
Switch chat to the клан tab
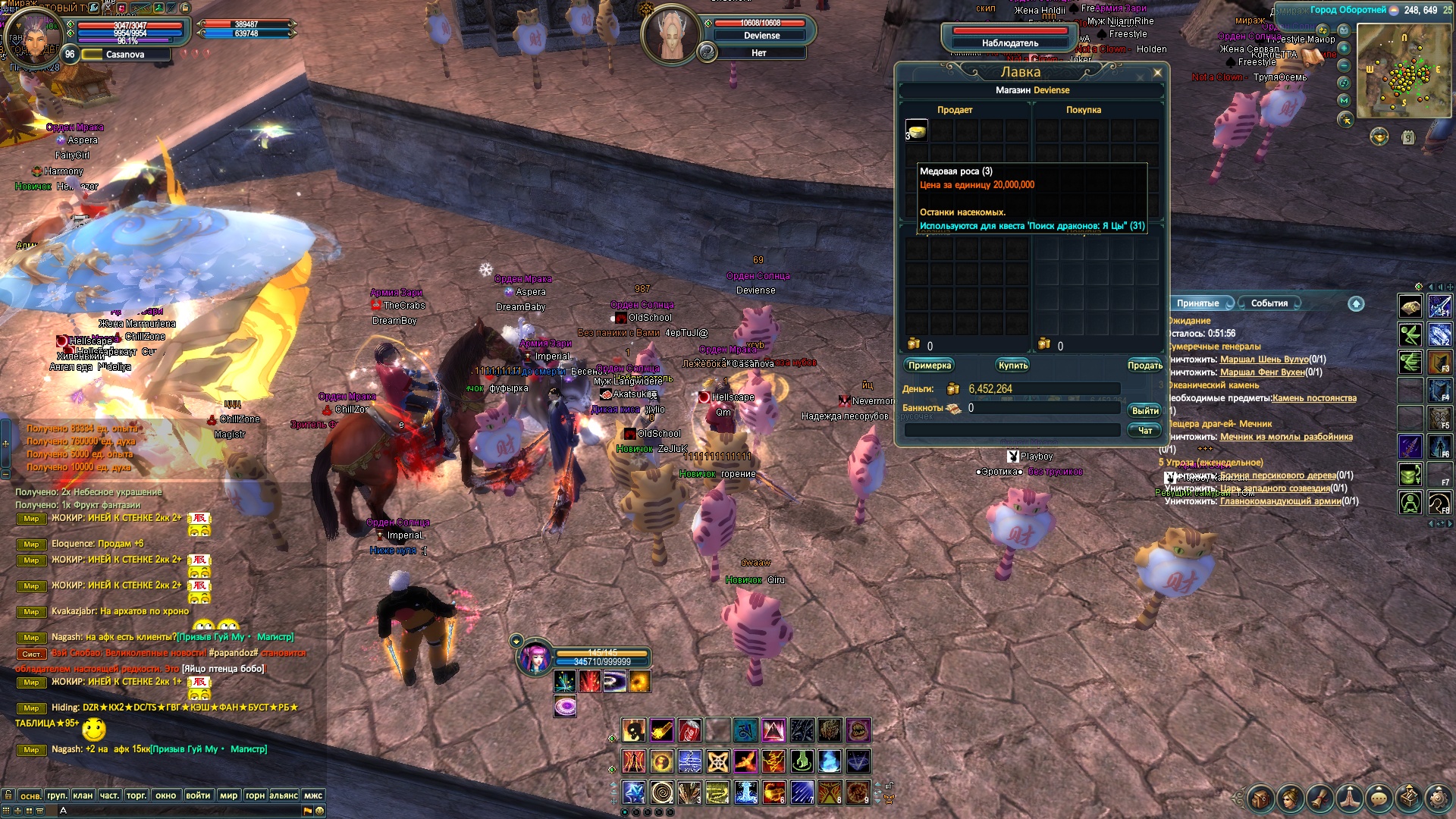(83, 795)
